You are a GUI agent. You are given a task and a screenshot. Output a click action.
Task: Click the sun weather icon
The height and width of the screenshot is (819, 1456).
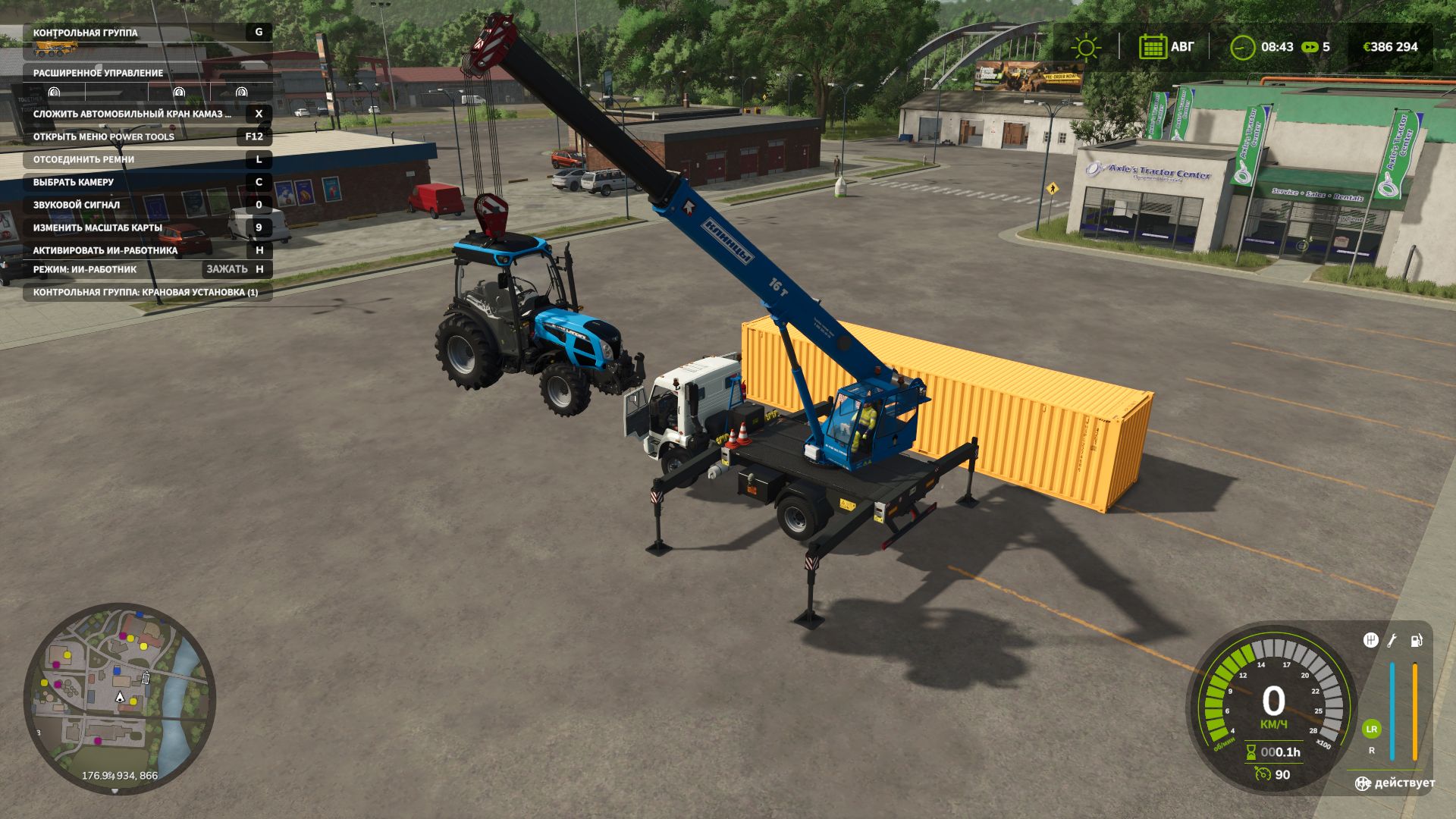[x=1085, y=47]
